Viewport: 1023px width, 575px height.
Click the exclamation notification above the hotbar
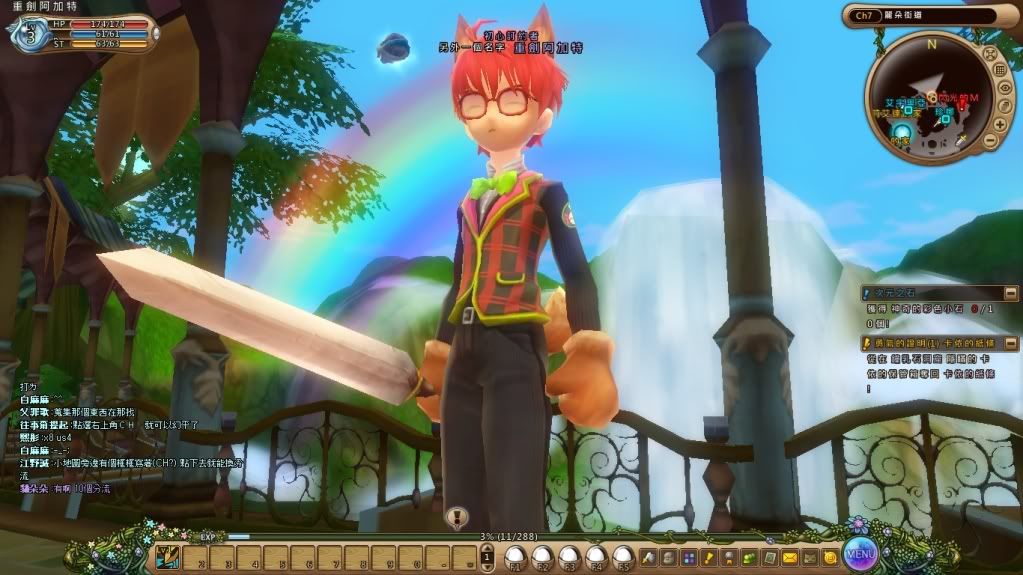457,518
